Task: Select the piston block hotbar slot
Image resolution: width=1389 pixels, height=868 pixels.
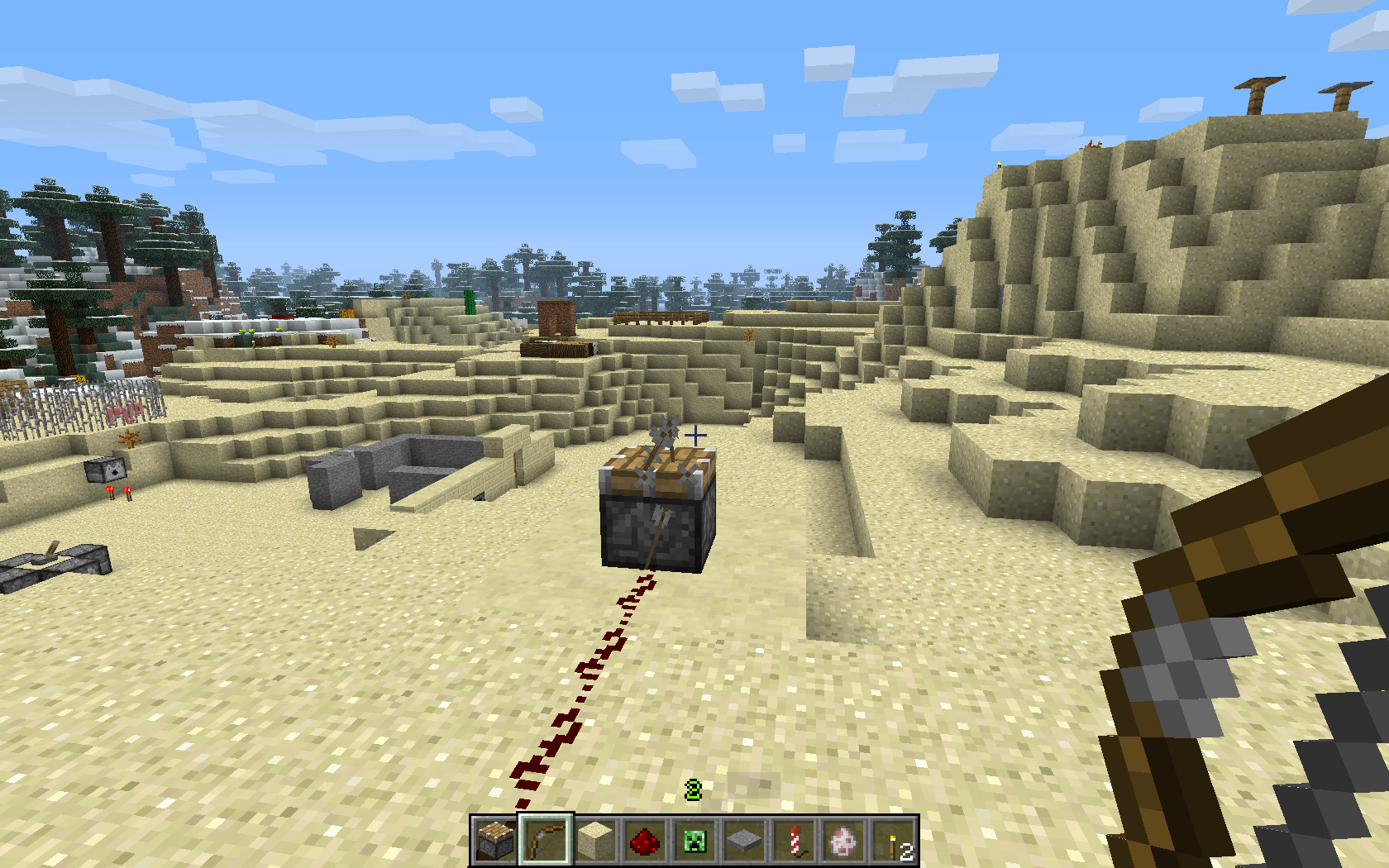Action: [496, 841]
